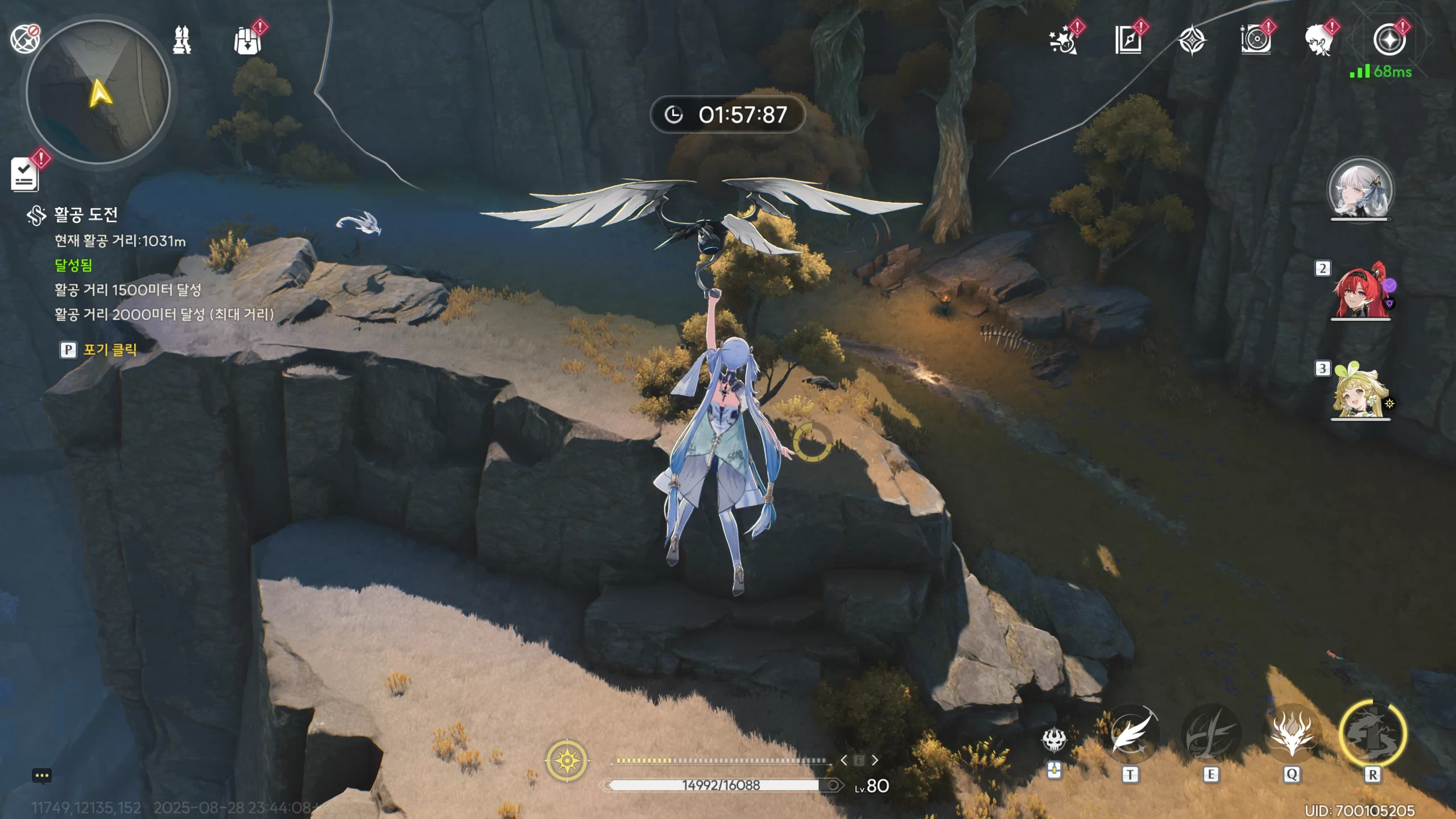Trigger the yellow-ringed dragon ultimate skill
The height and width of the screenshot is (819, 1456).
pyautogui.click(x=1372, y=734)
